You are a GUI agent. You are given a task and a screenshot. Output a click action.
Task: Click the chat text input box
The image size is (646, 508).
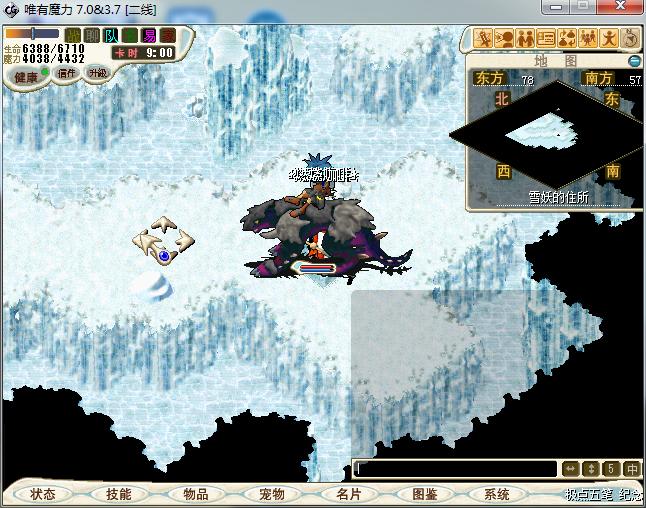455,468
